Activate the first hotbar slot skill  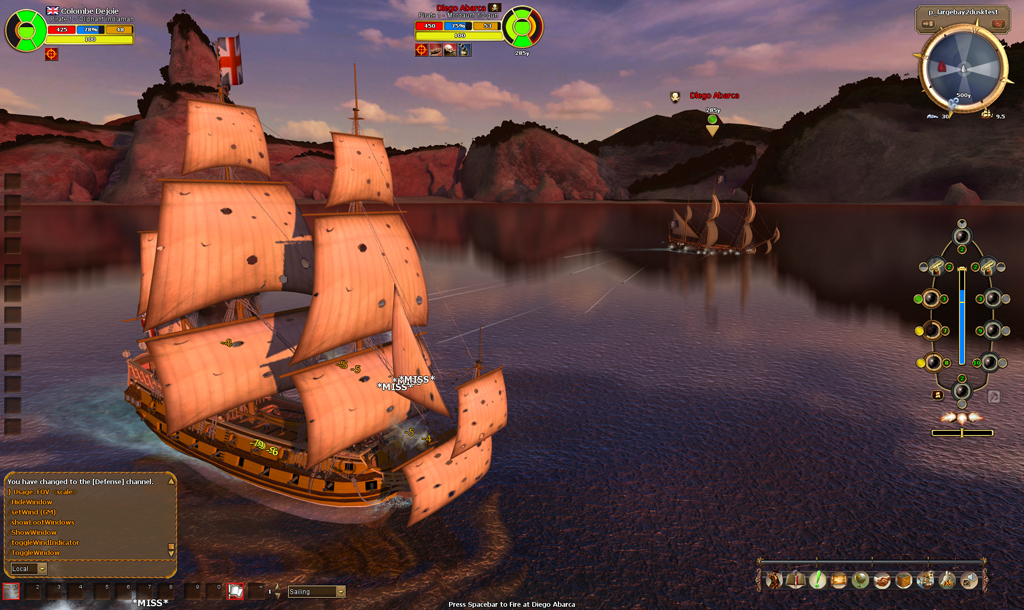11,591
